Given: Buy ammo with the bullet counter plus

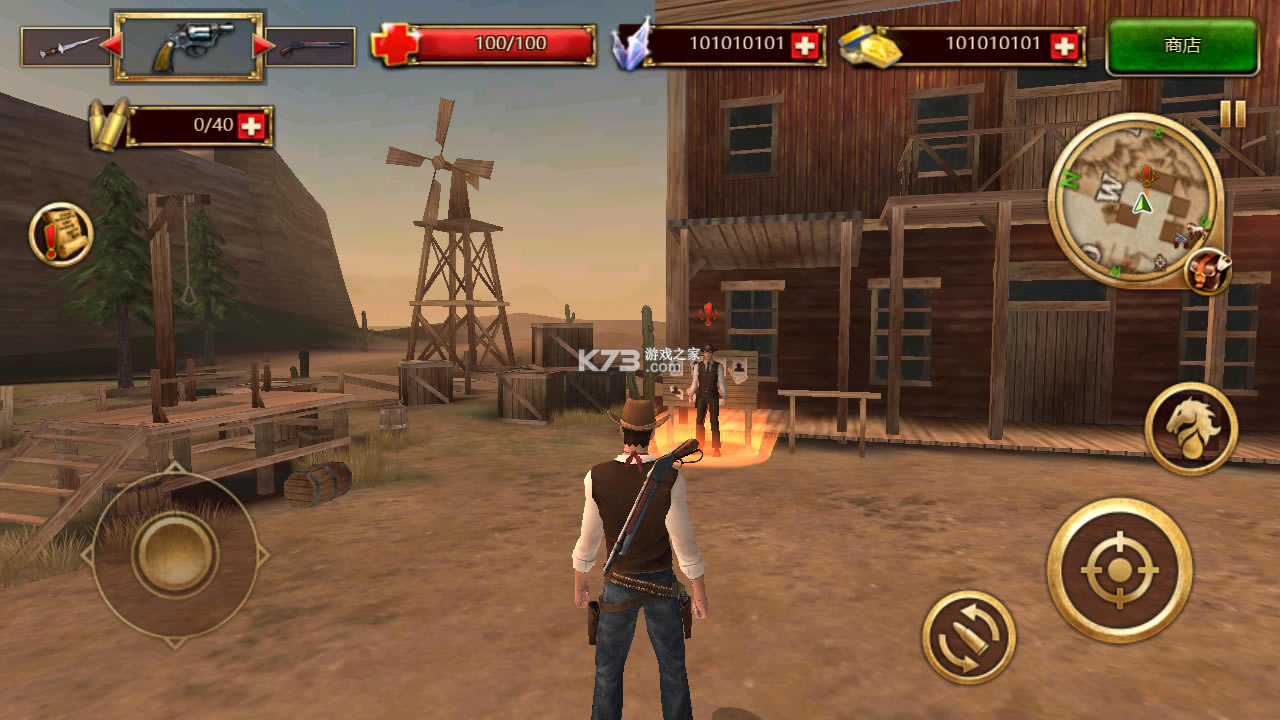Looking at the screenshot, I should (x=252, y=126).
